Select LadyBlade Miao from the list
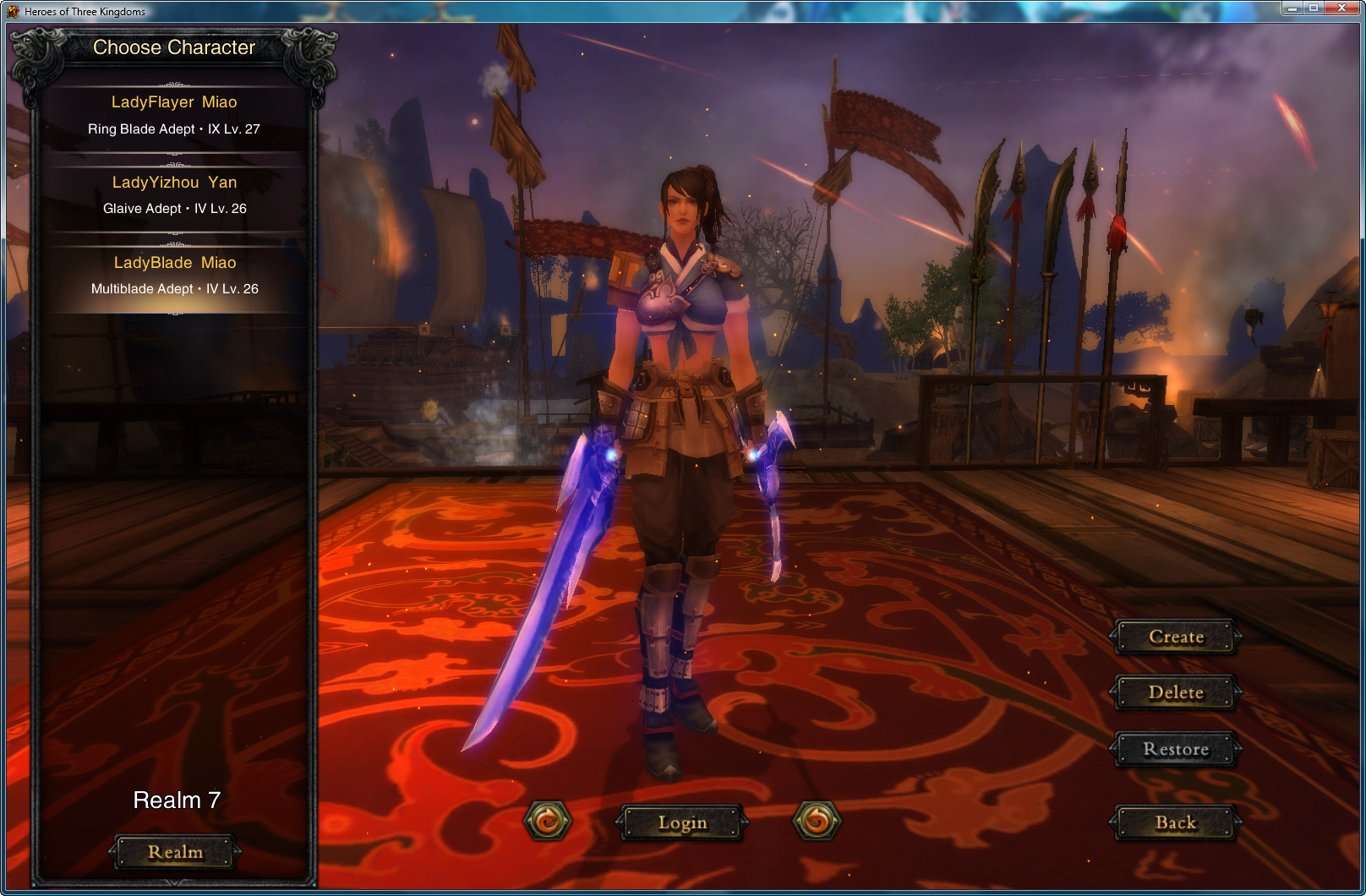The image size is (1366, 896). point(174,275)
